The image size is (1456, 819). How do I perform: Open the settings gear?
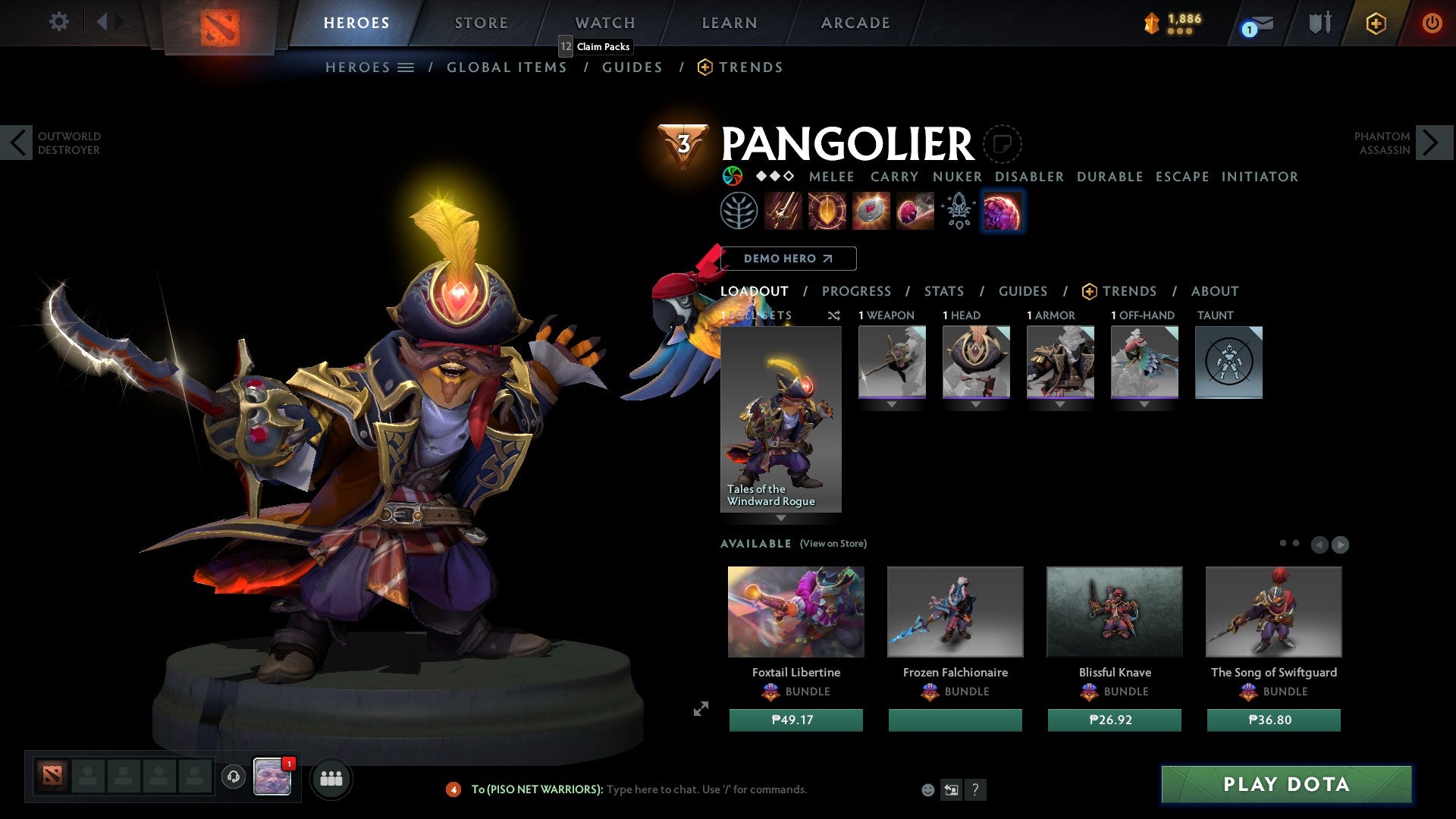point(58,21)
